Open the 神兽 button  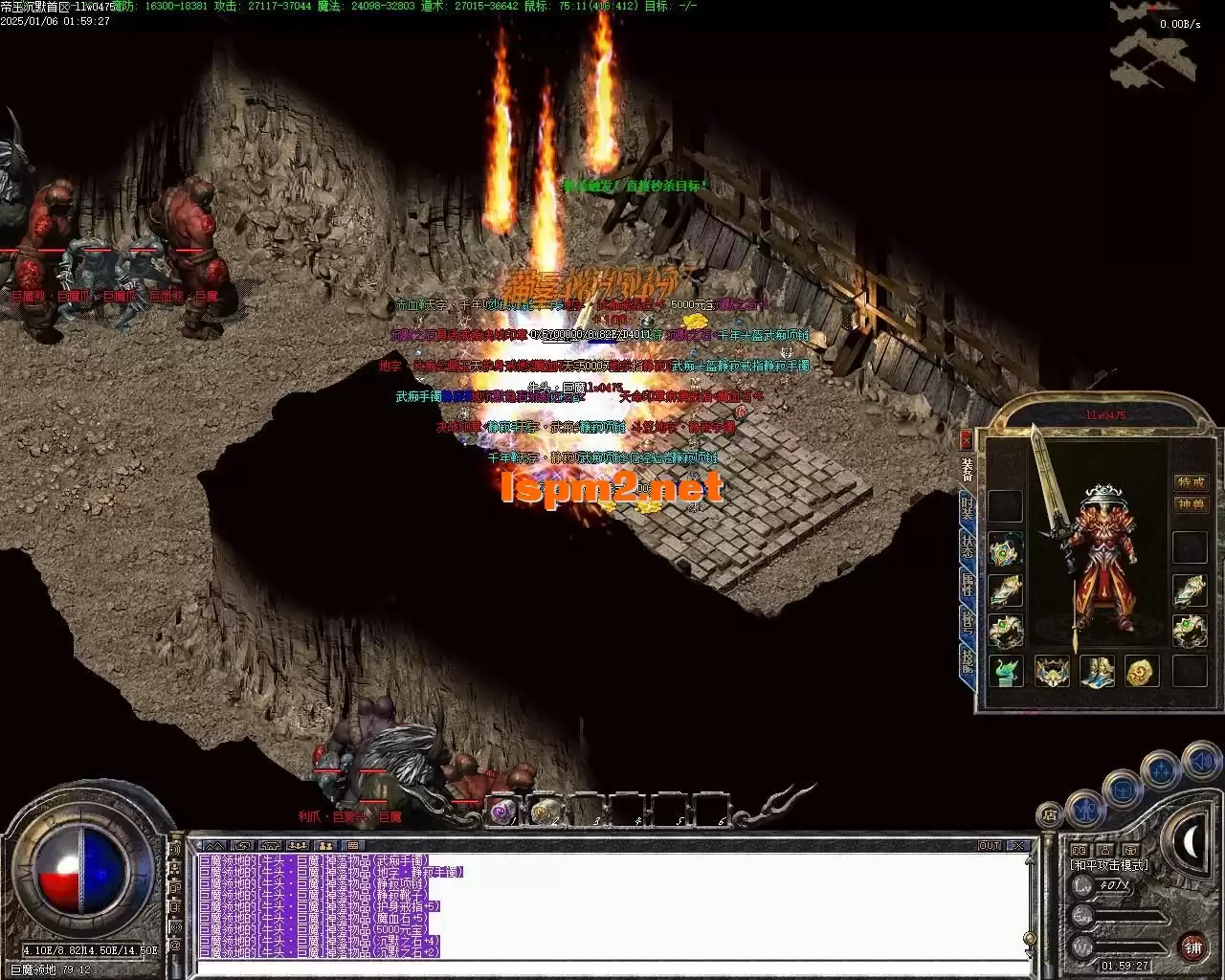tap(1191, 504)
